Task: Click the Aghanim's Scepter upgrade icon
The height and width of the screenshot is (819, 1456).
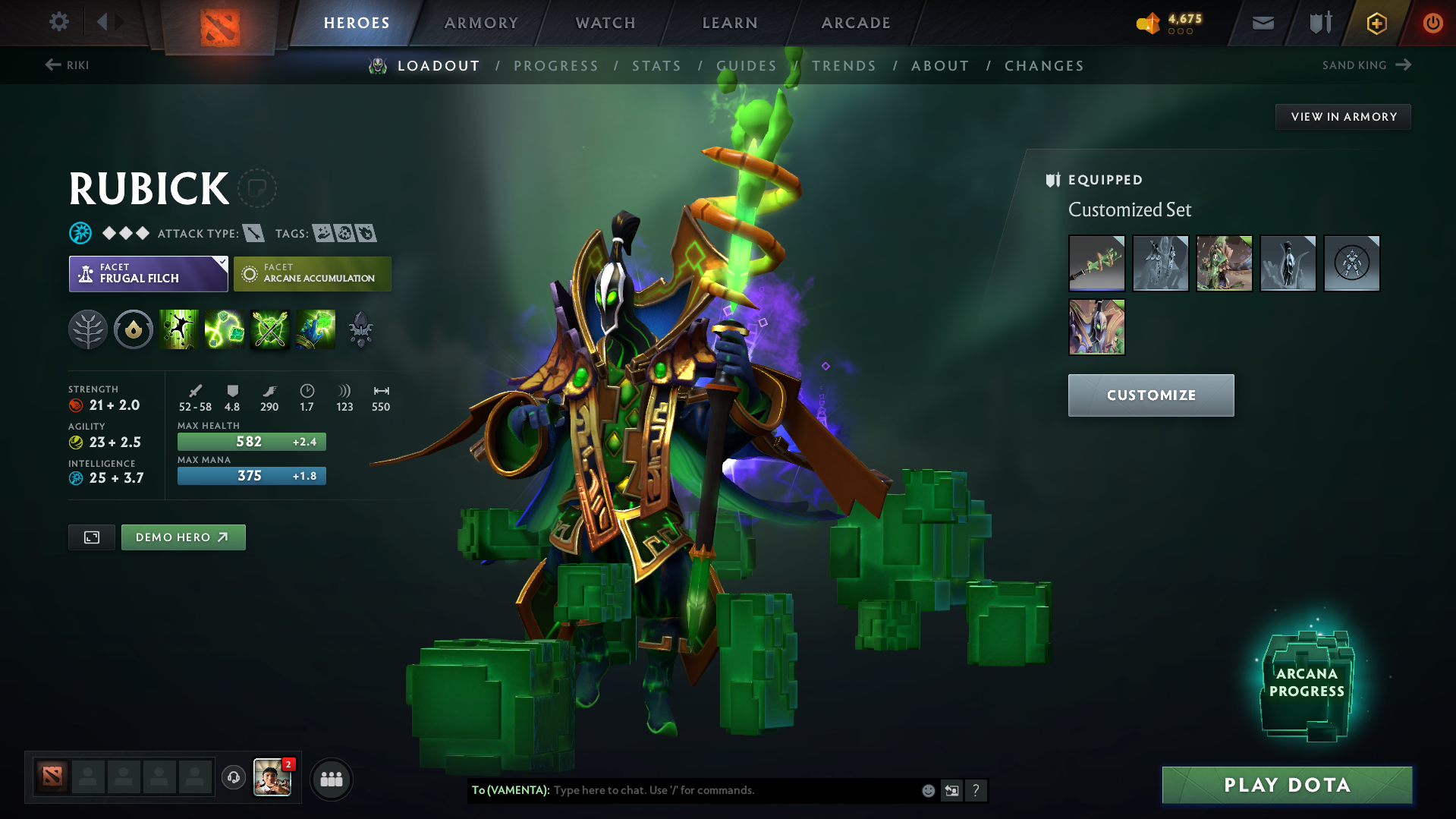Action: (x=360, y=329)
